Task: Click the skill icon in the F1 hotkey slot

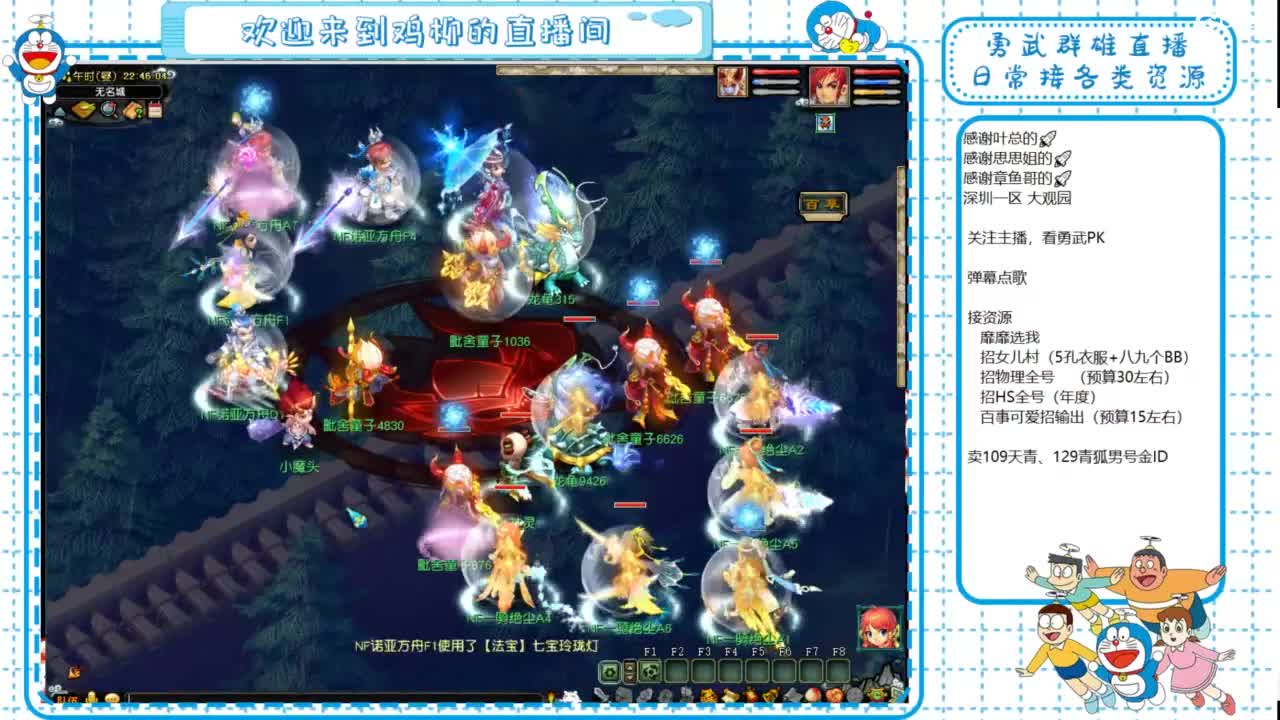Action: [649, 670]
